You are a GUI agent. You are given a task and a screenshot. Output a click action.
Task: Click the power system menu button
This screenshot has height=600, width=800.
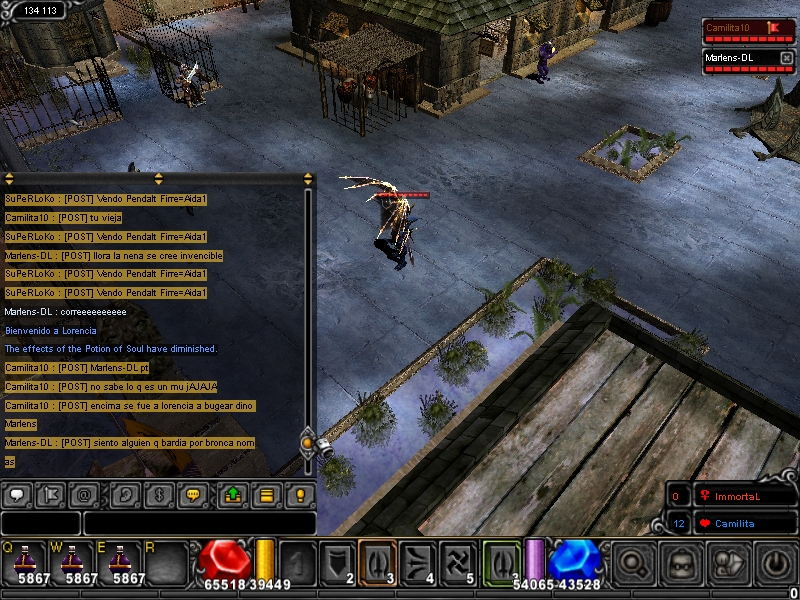[779, 563]
